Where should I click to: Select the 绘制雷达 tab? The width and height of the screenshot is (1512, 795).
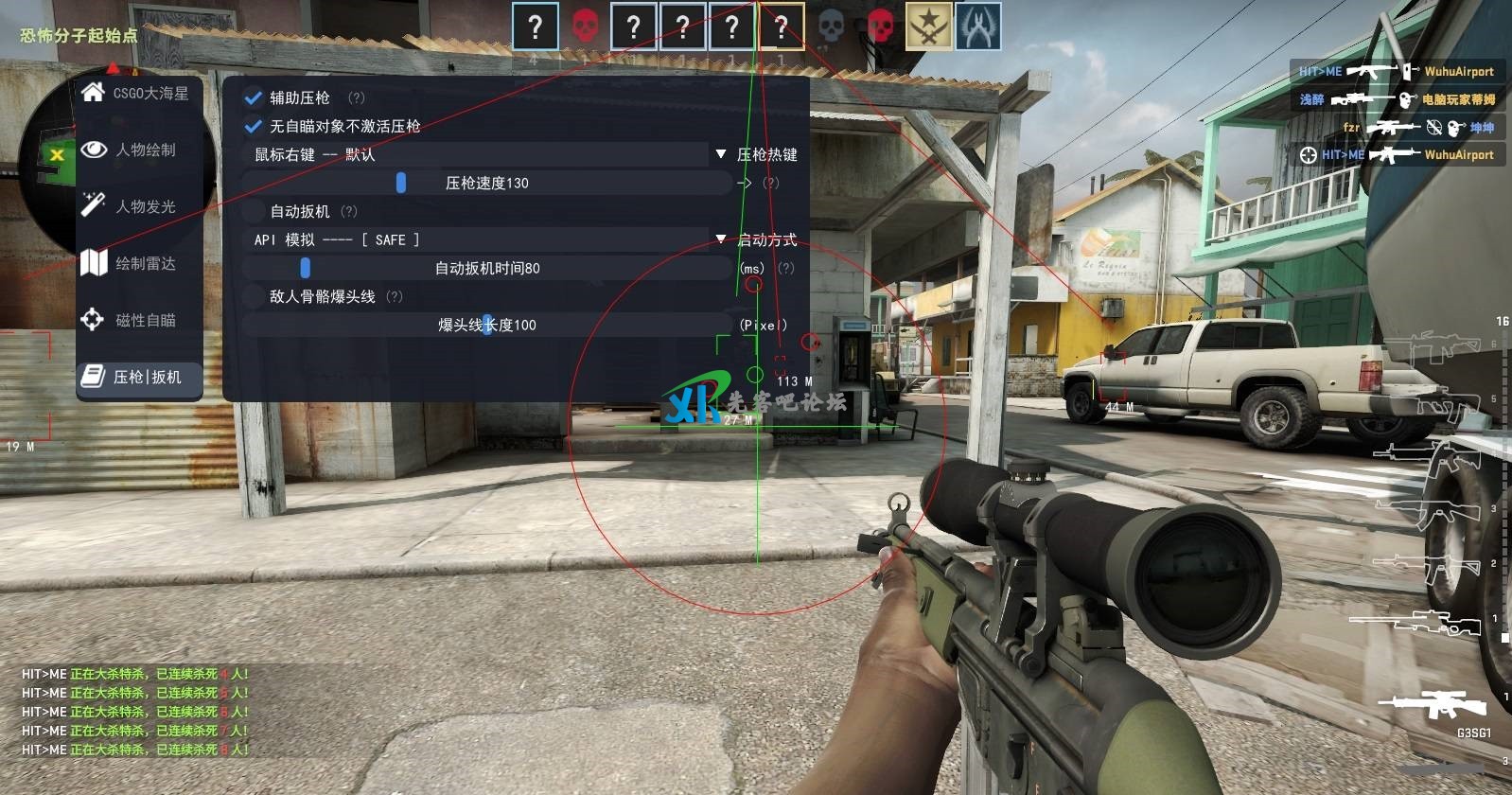(x=138, y=264)
